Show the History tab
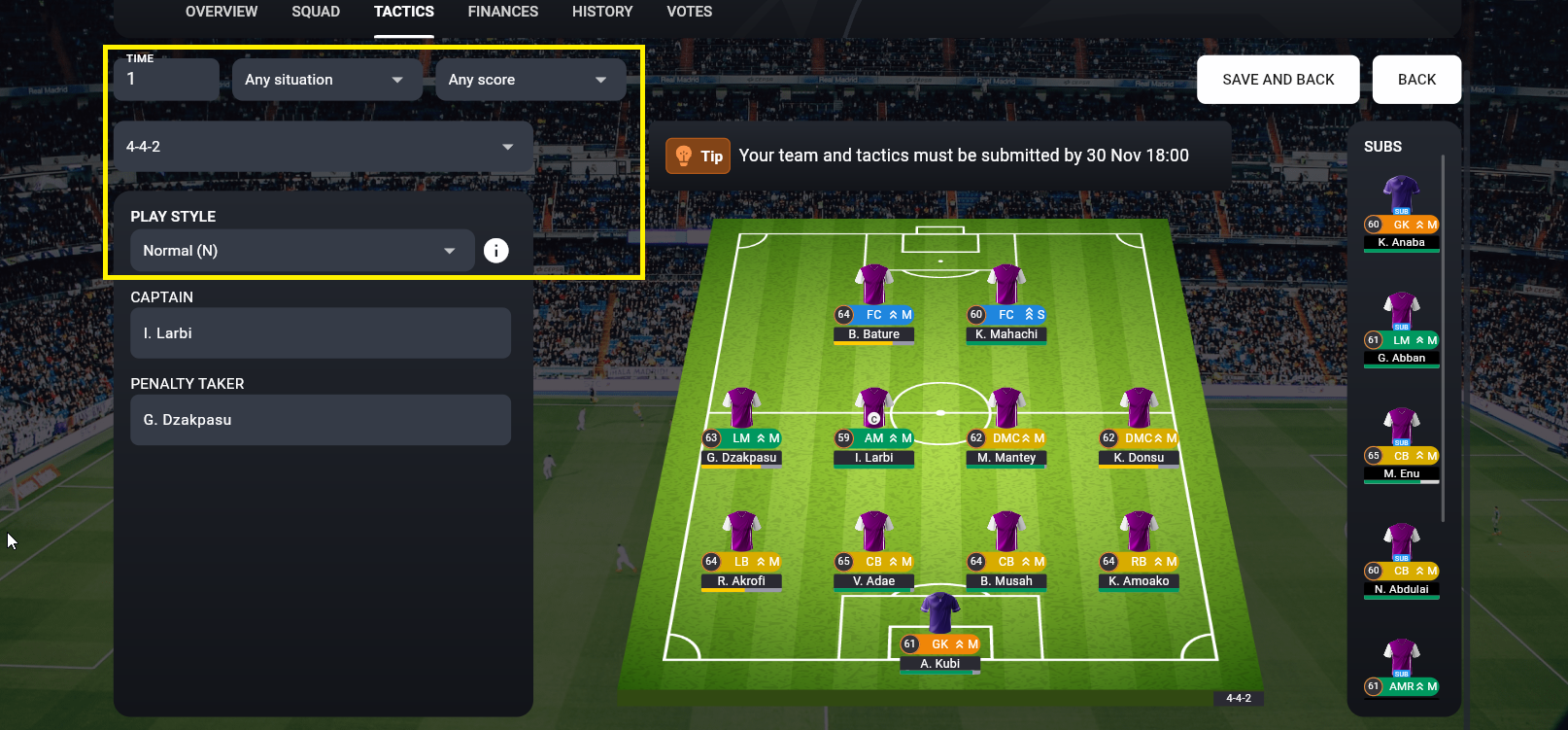 602,12
